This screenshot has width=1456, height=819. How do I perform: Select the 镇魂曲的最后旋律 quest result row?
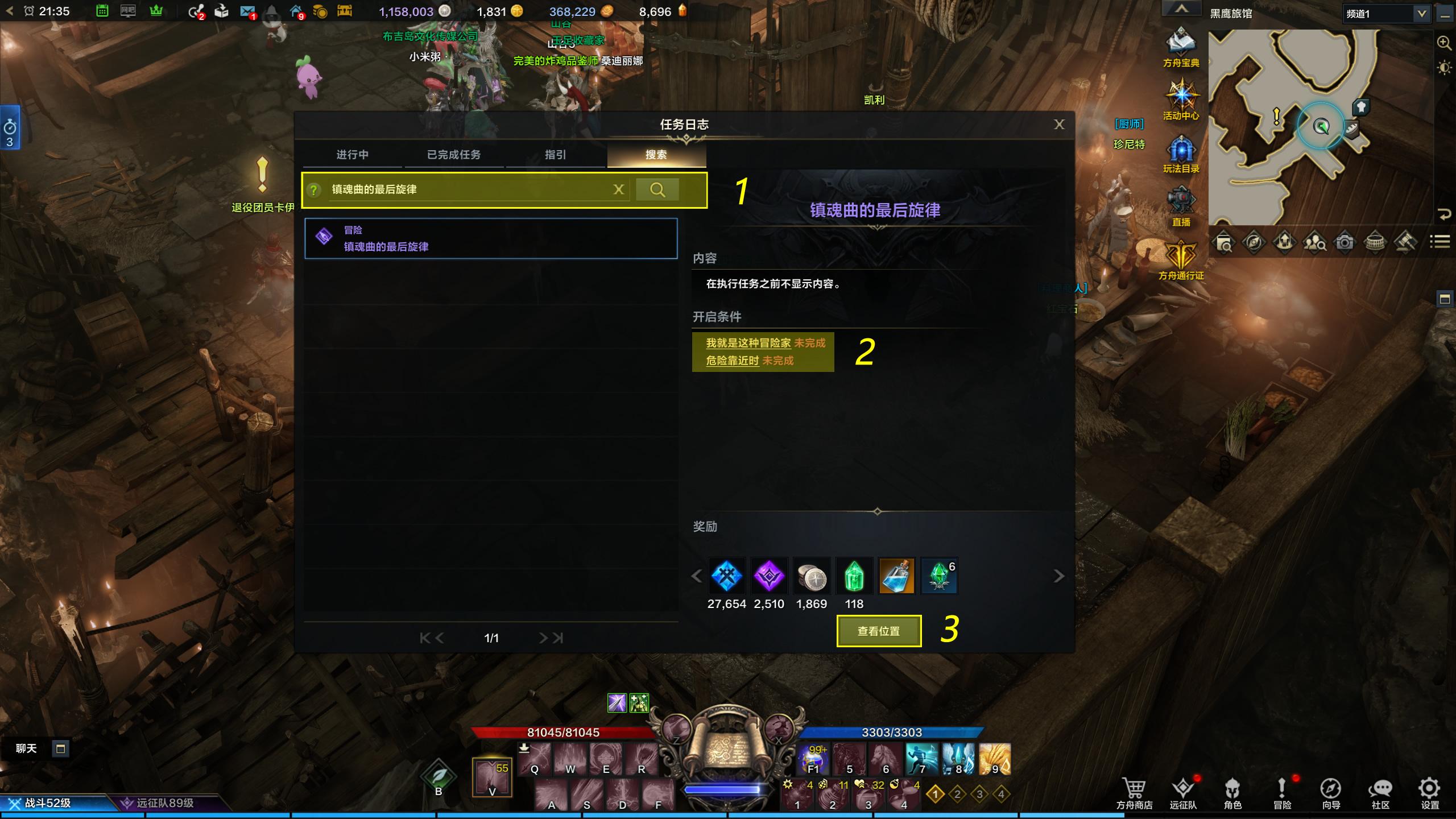(491, 239)
